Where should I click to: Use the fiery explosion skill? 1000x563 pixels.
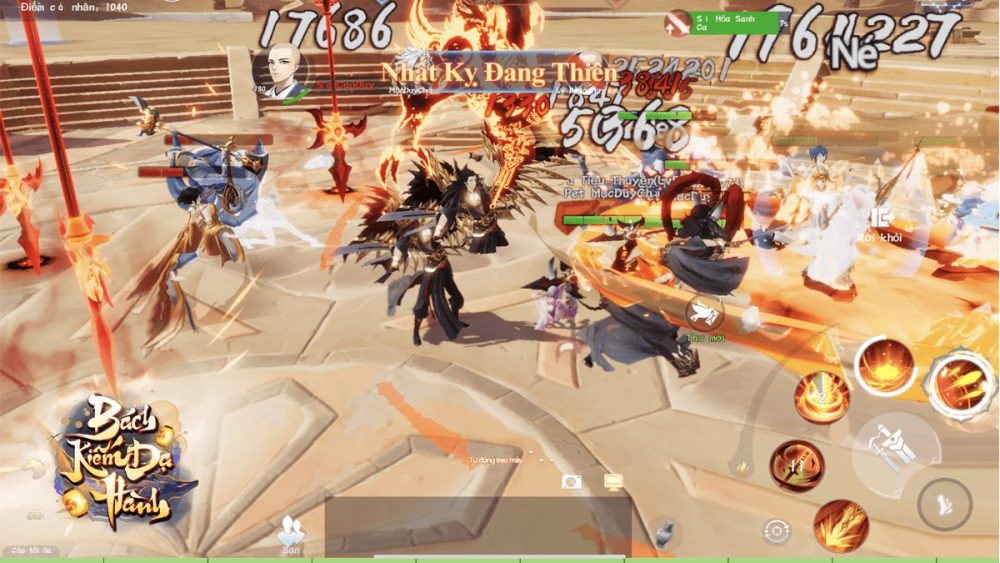click(x=885, y=366)
